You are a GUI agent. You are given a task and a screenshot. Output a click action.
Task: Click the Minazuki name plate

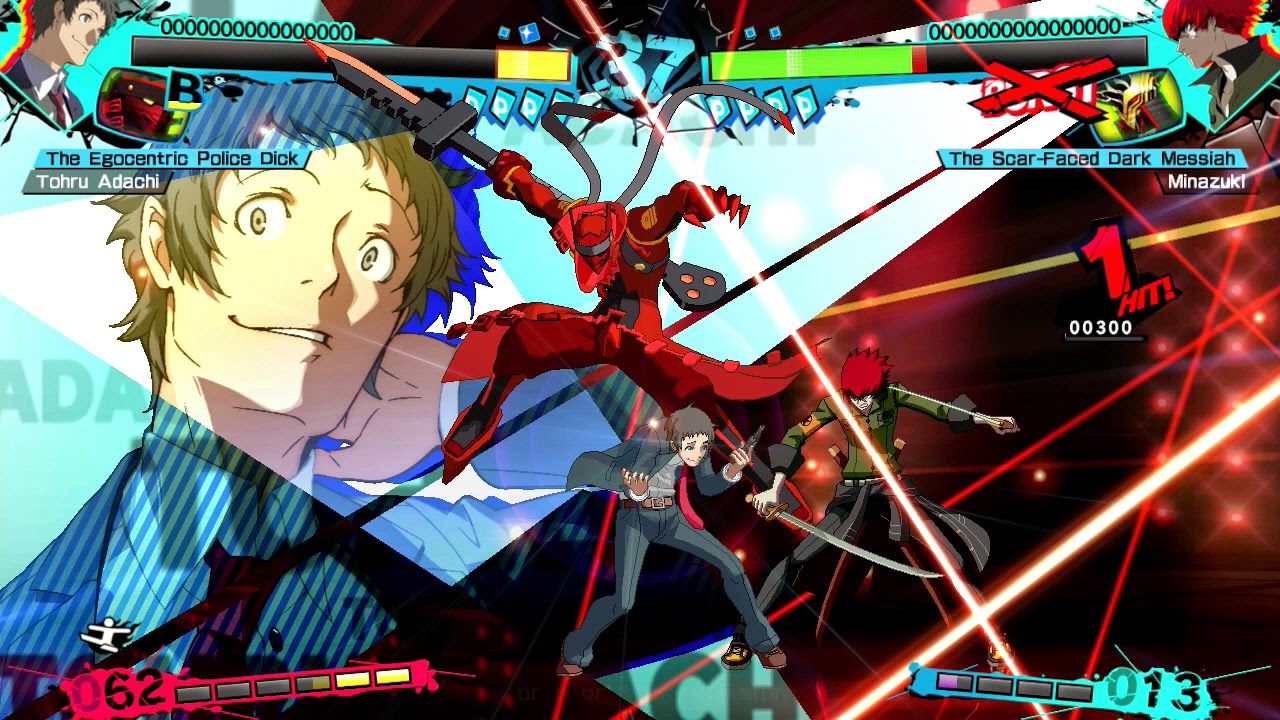click(1206, 182)
